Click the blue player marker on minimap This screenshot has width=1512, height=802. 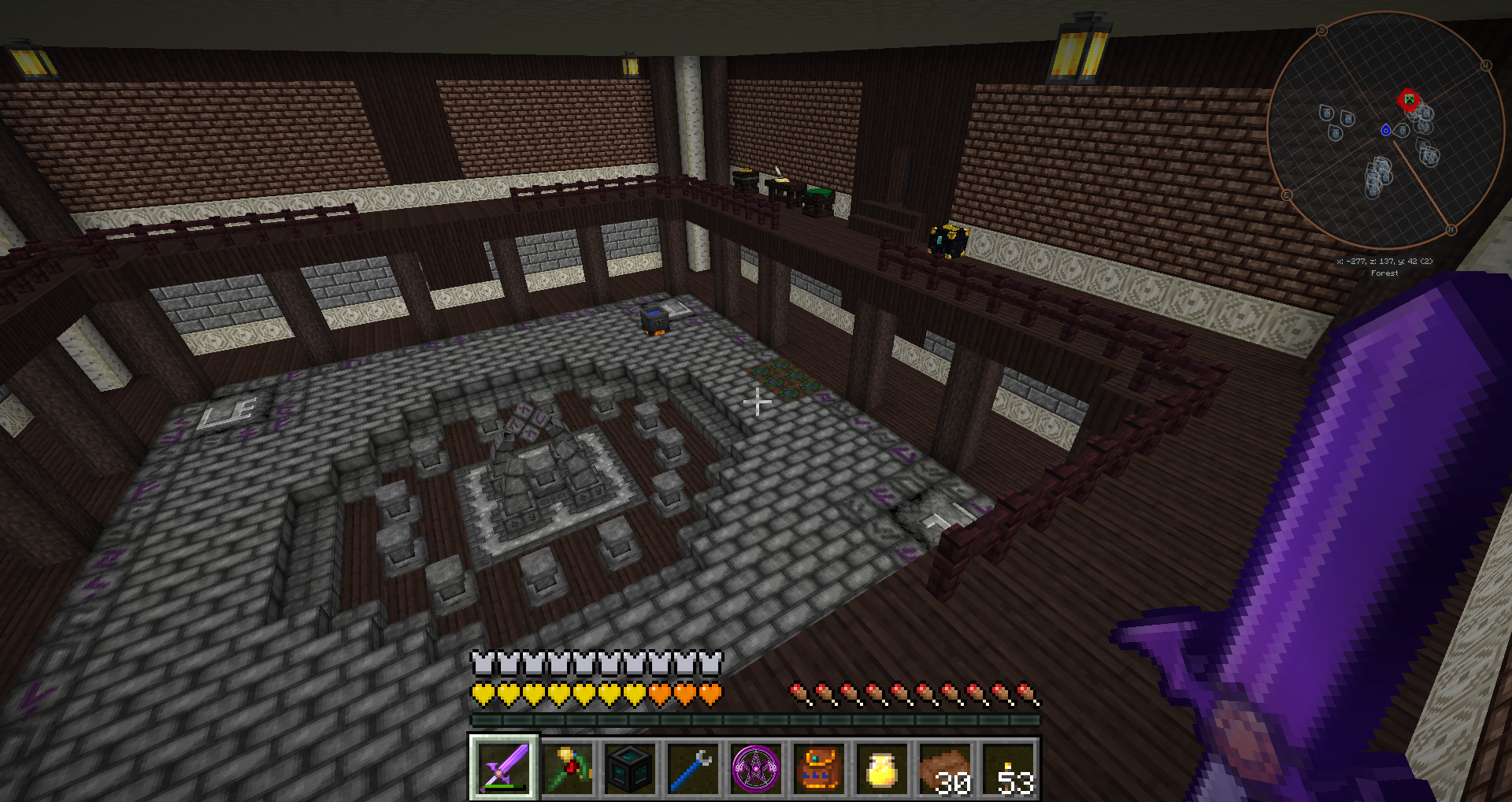[1386, 130]
